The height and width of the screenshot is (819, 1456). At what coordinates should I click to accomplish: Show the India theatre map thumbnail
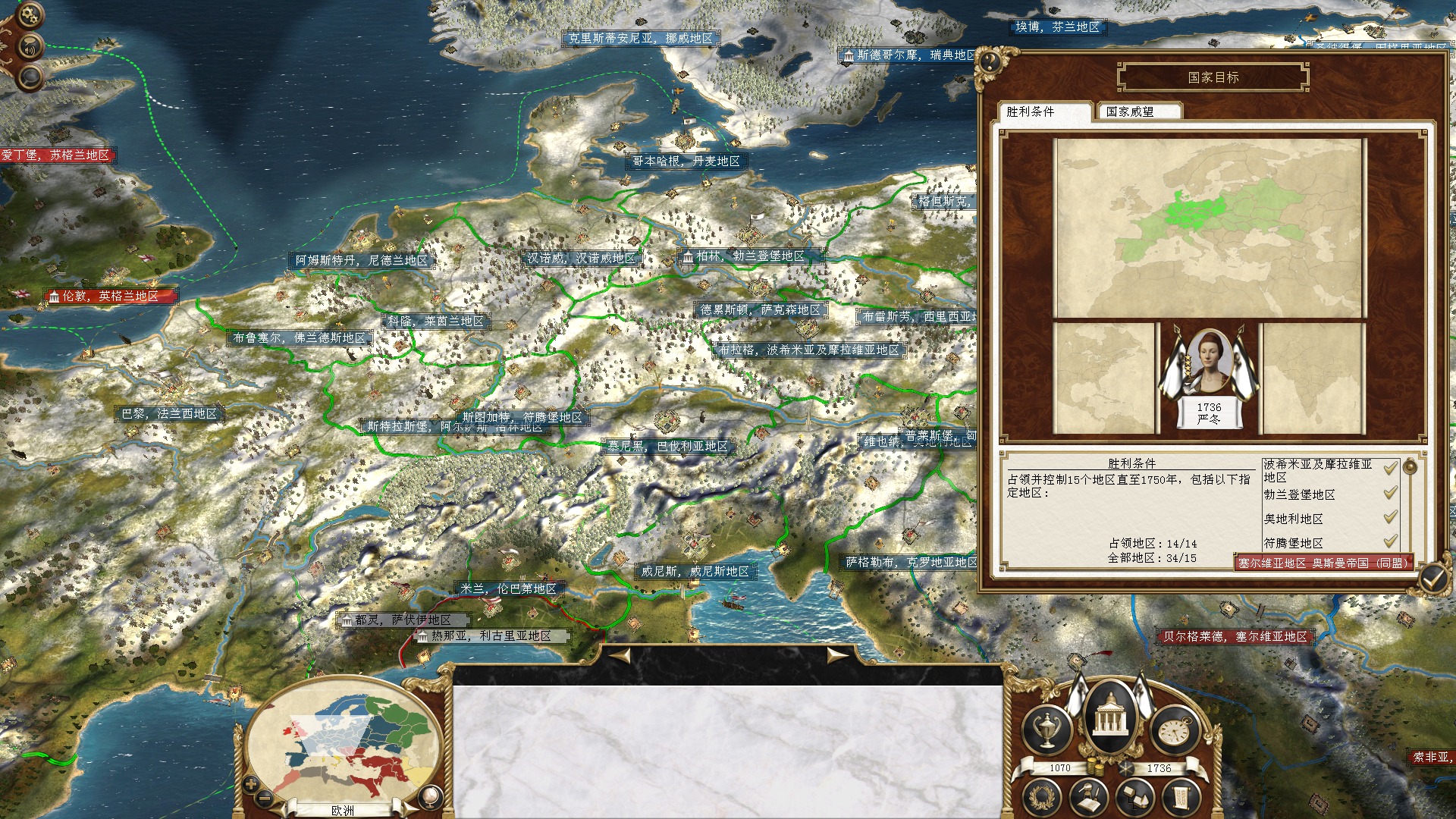tap(1312, 378)
